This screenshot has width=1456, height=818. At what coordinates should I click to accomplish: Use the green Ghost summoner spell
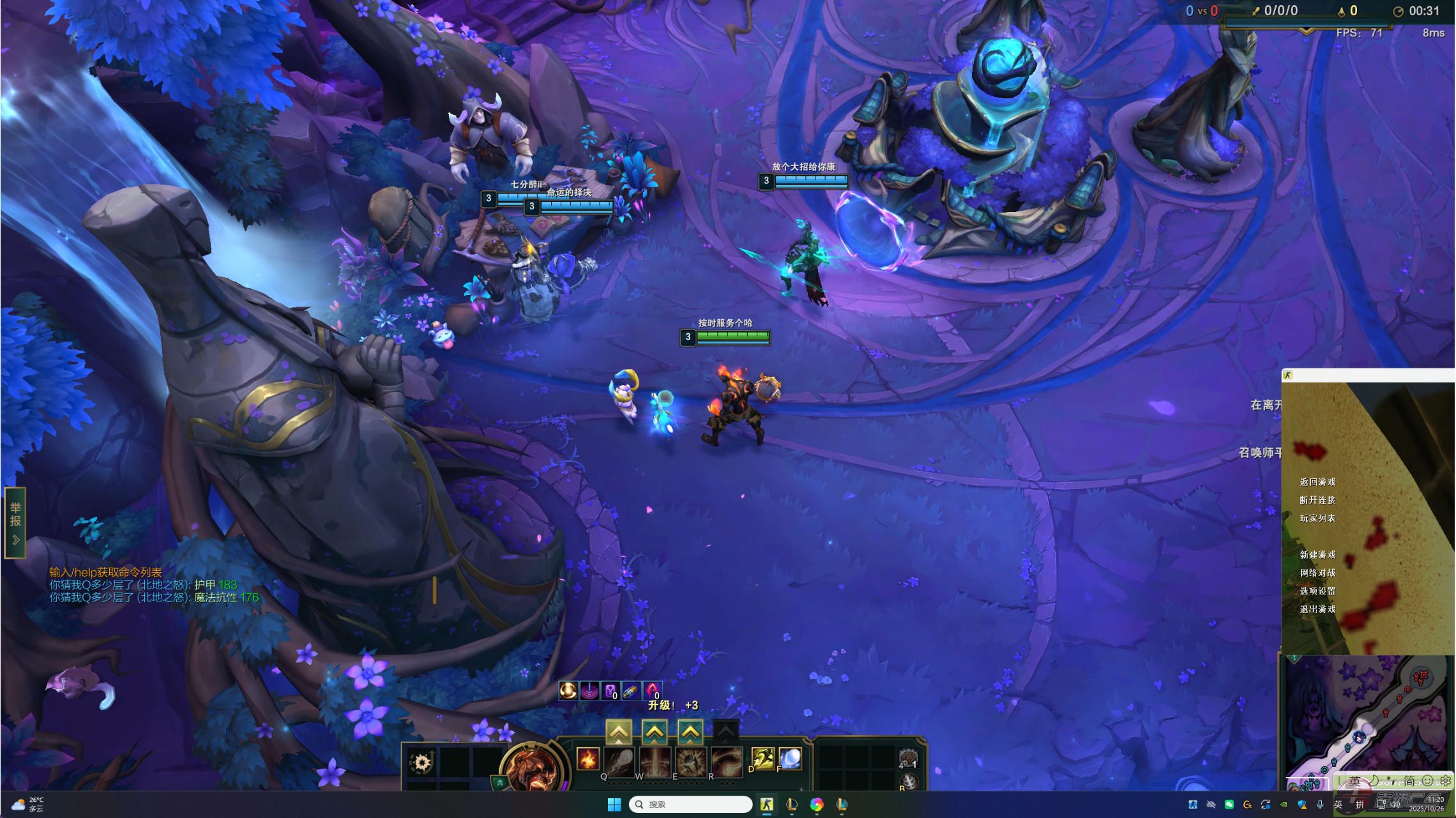pyautogui.click(x=763, y=759)
